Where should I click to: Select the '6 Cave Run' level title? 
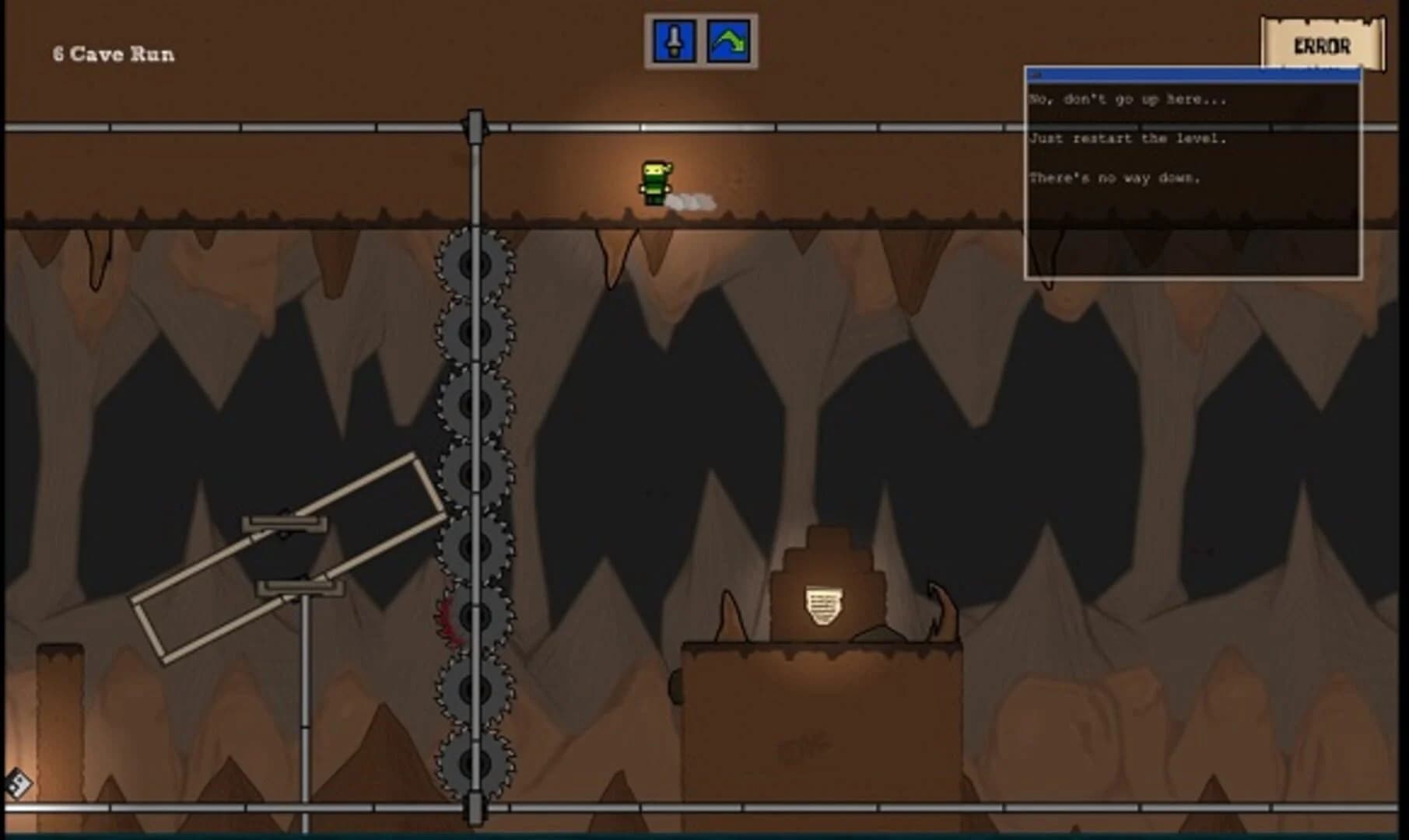[114, 54]
